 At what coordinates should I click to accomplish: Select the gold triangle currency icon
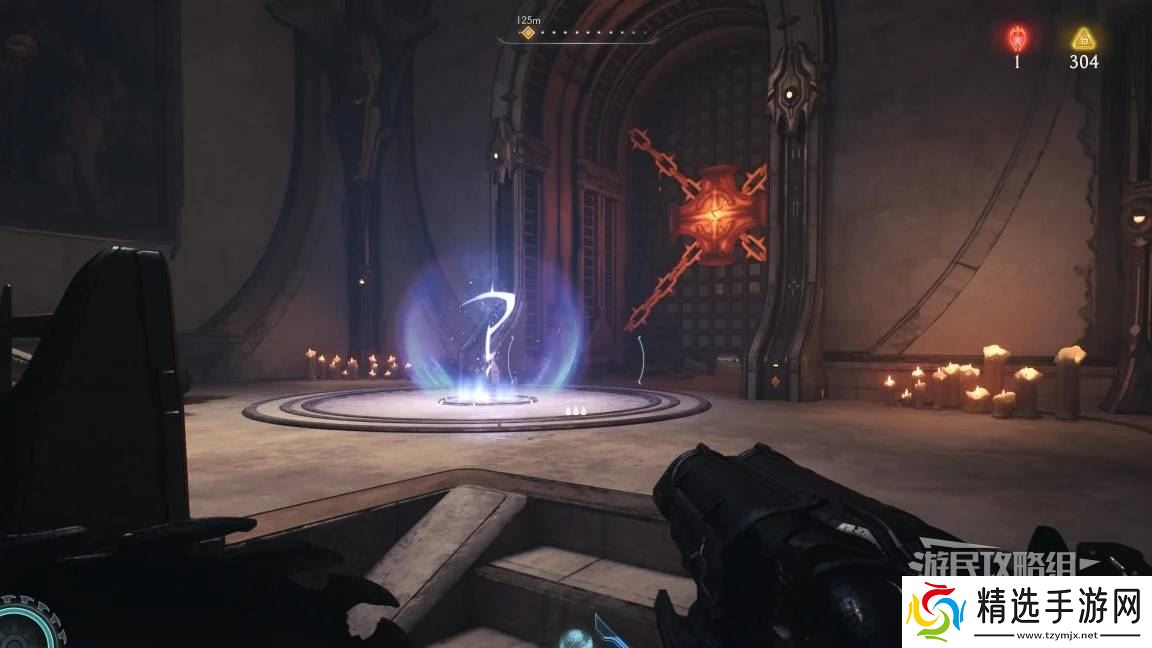tap(1082, 38)
